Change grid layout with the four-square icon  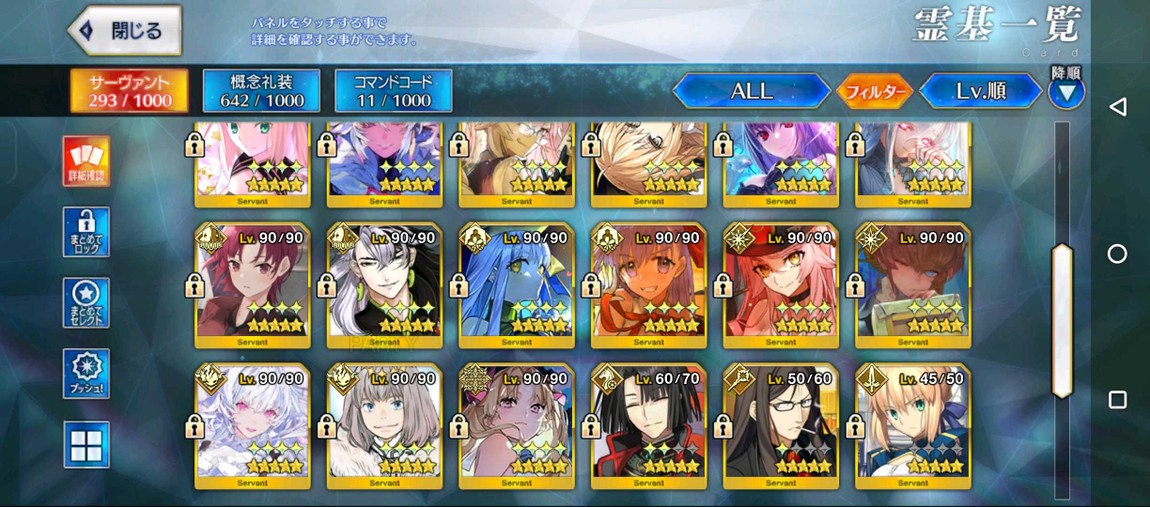86,444
